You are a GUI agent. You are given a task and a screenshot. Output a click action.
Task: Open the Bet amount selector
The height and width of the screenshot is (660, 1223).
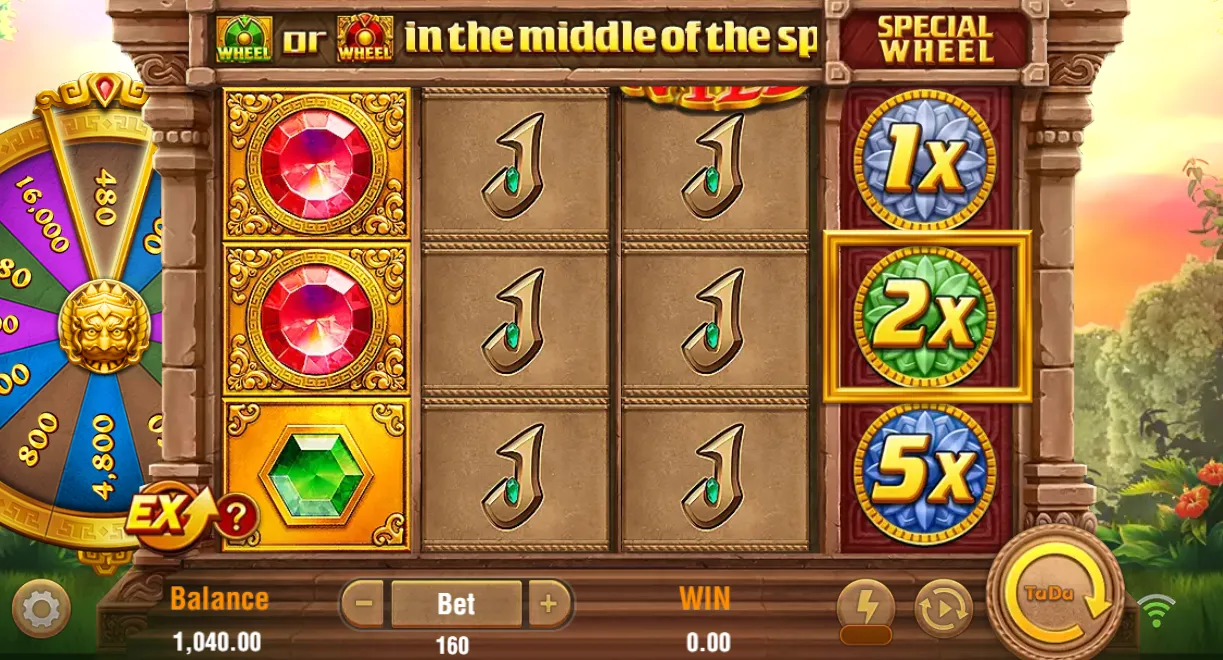click(x=456, y=604)
